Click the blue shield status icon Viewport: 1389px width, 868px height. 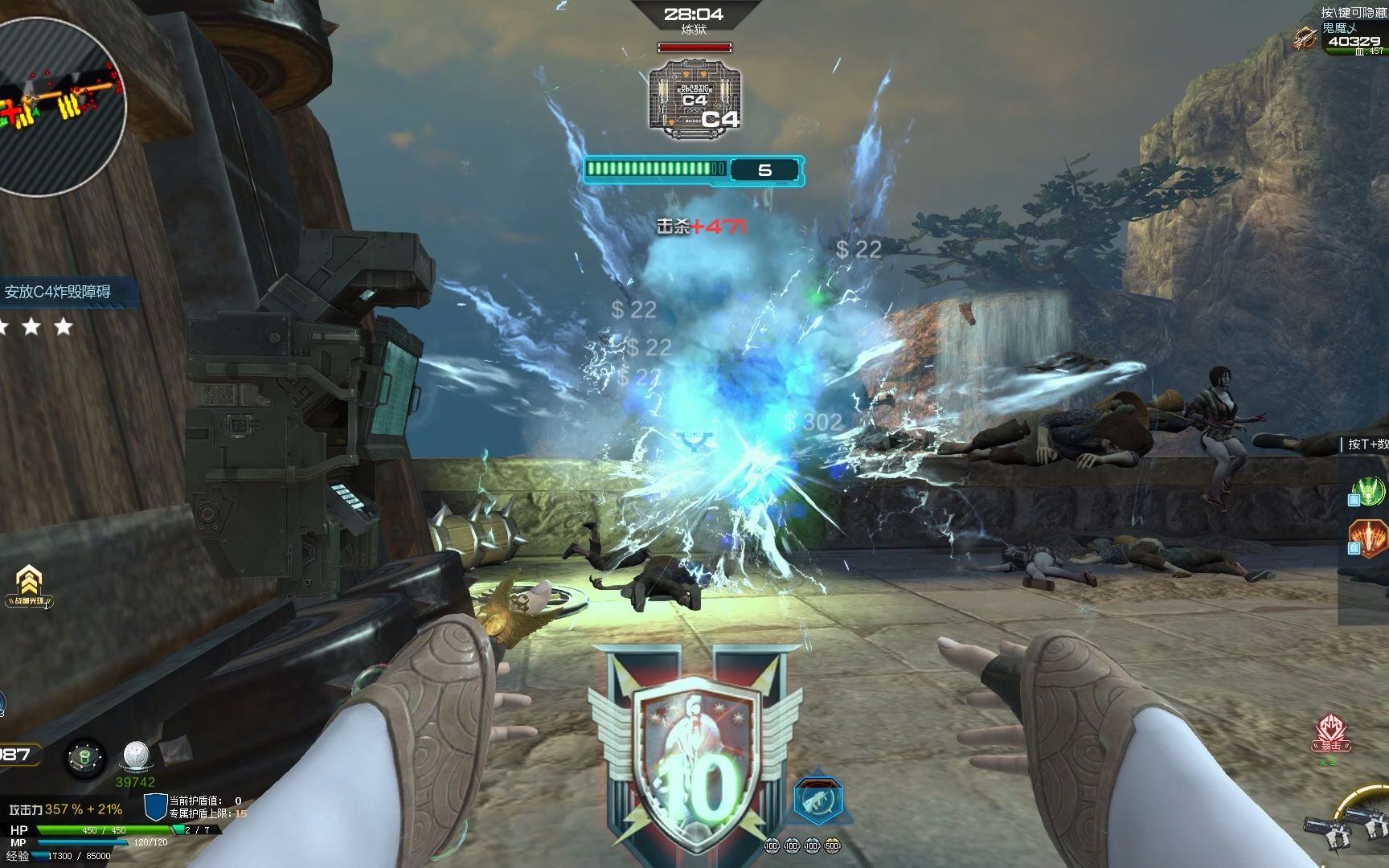click(155, 805)
